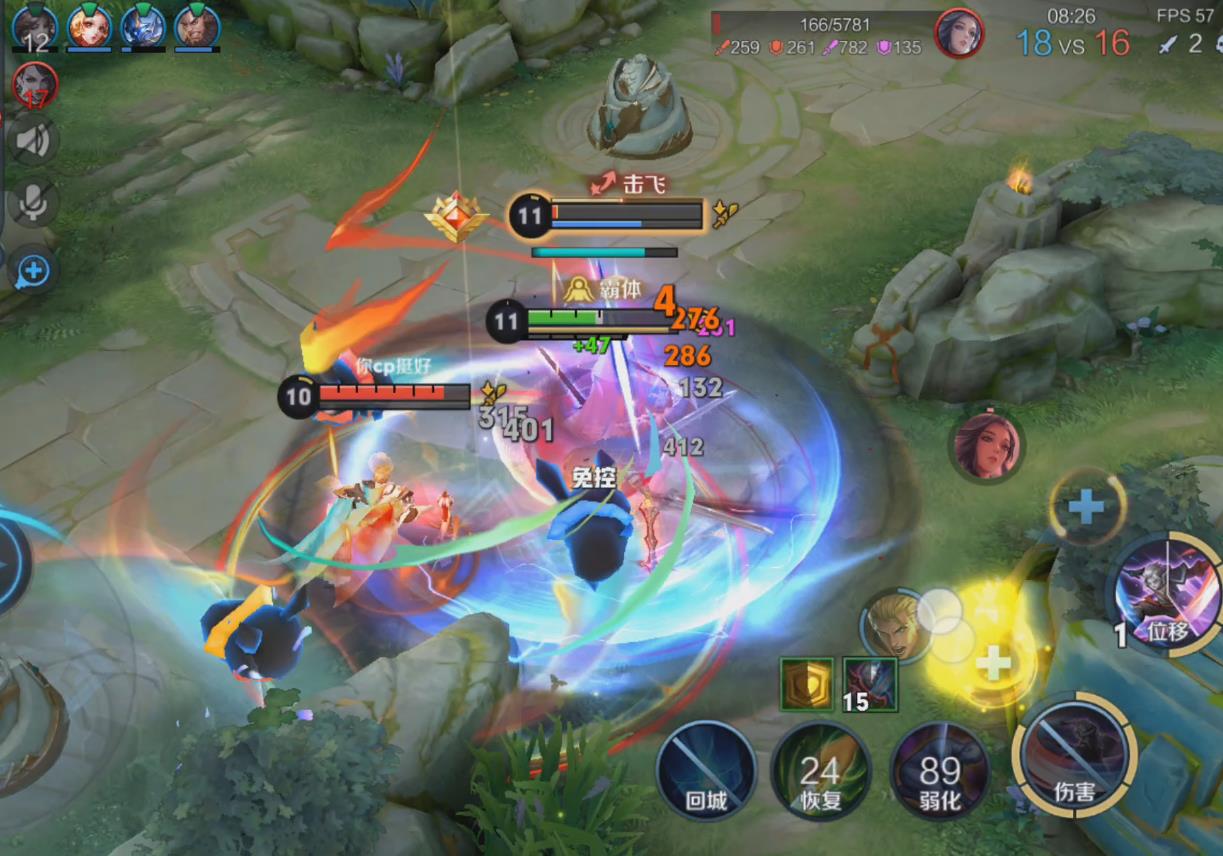Select the ally portrait showing 12
Image resolution: width=1223 pixels, height=856 pixels.
tap(35, 27)
